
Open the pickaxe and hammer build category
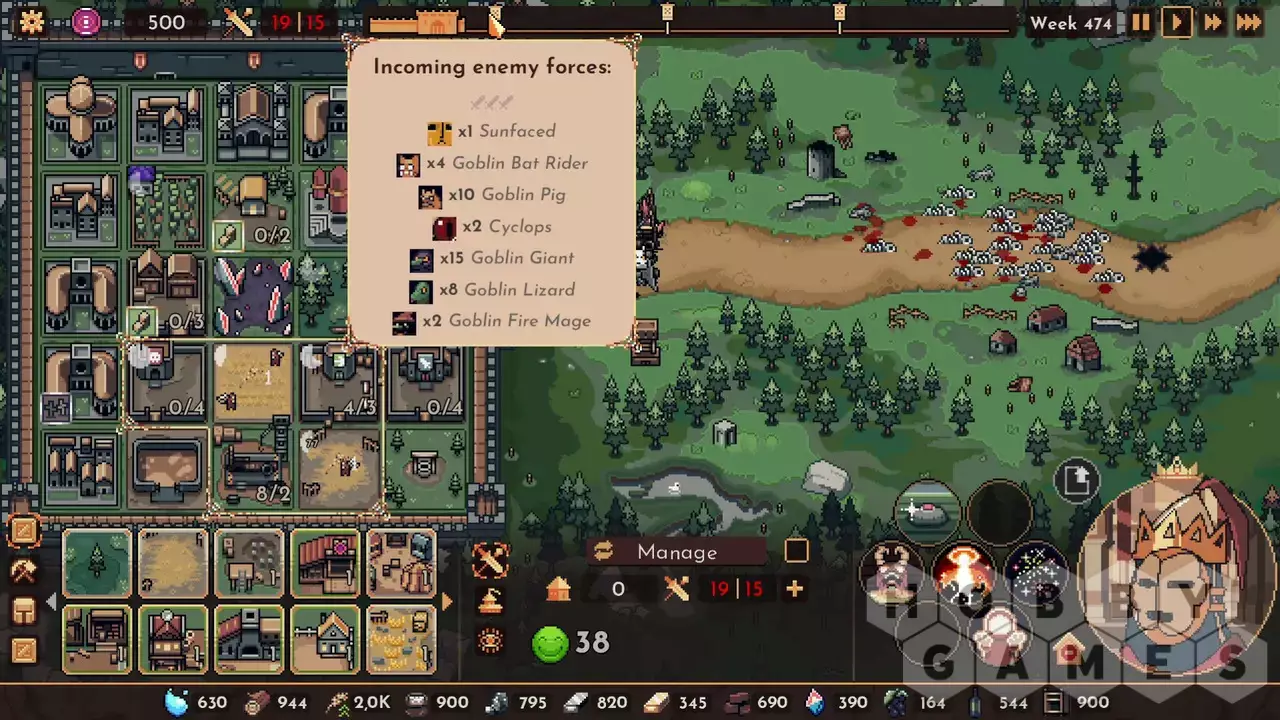(23, 571)
